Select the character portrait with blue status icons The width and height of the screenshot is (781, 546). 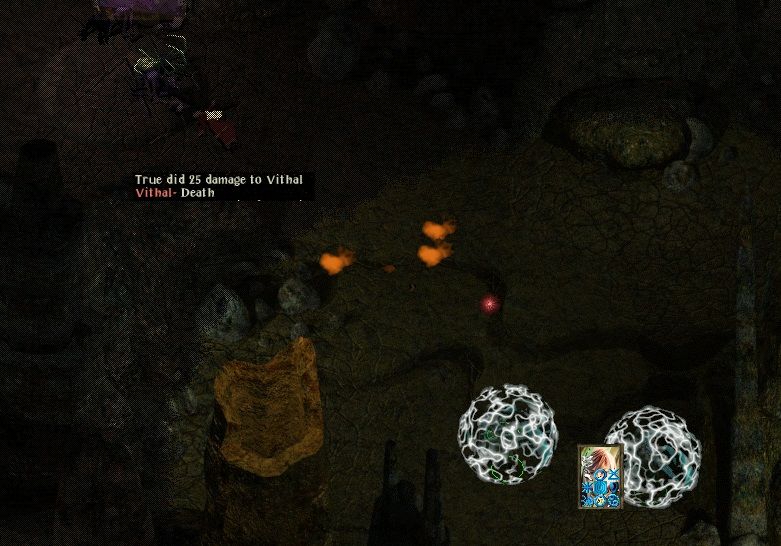click(600, 476)
